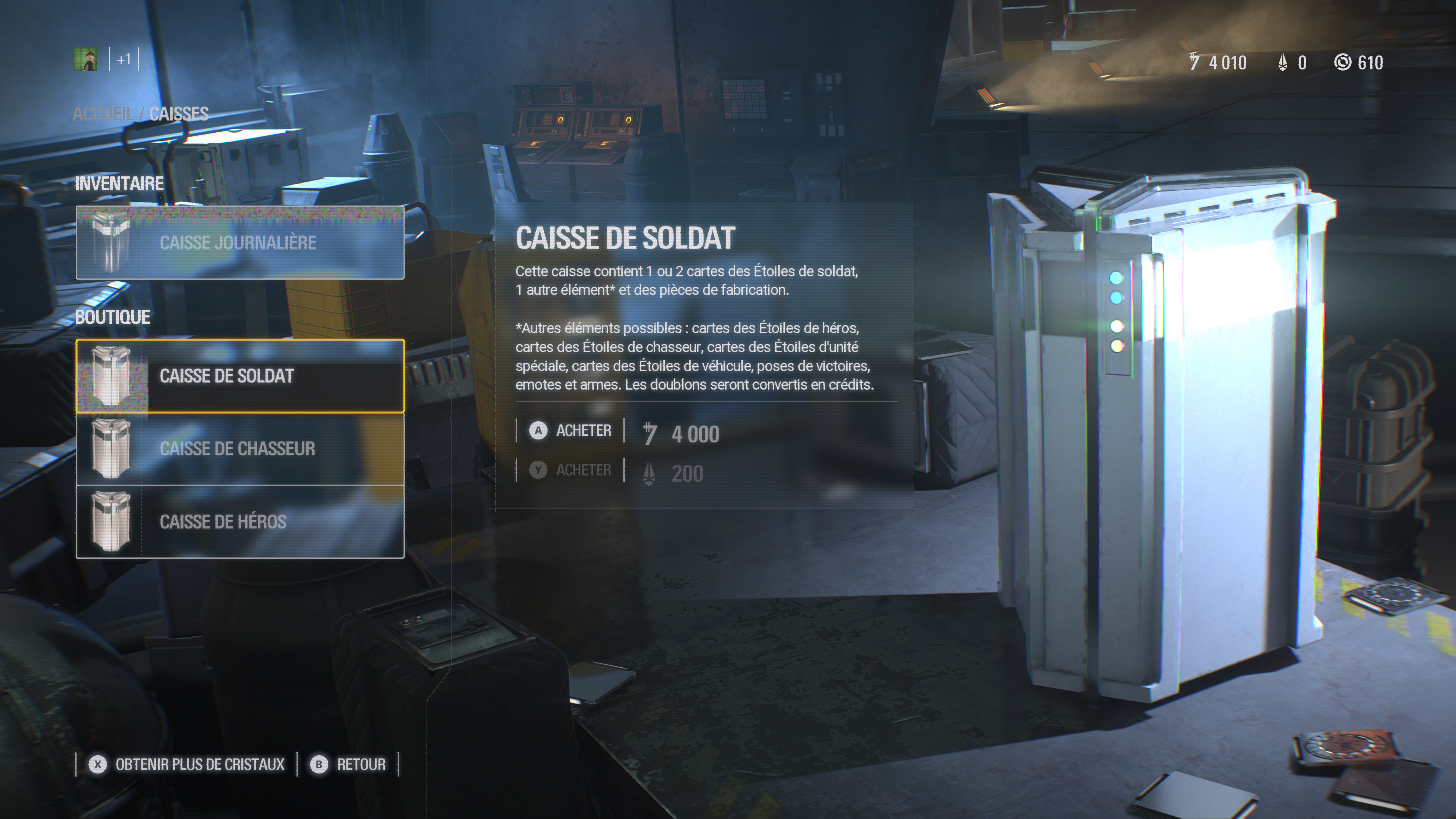Choose the Caisse de Chasseur crate
This screenshot has height=819, width=1456.
(x=240, y=449)
